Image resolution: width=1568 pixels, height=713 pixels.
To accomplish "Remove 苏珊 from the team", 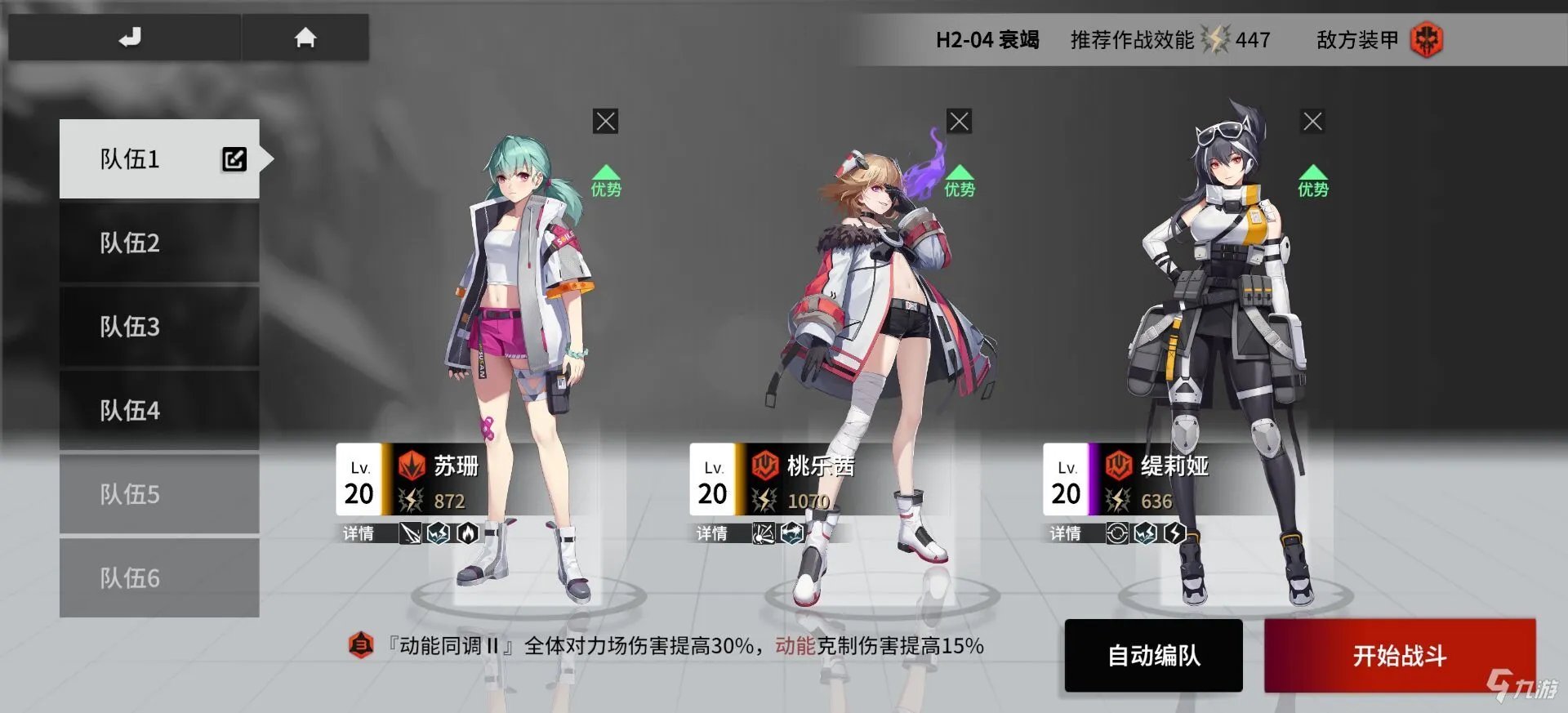I will pos(604,120).
